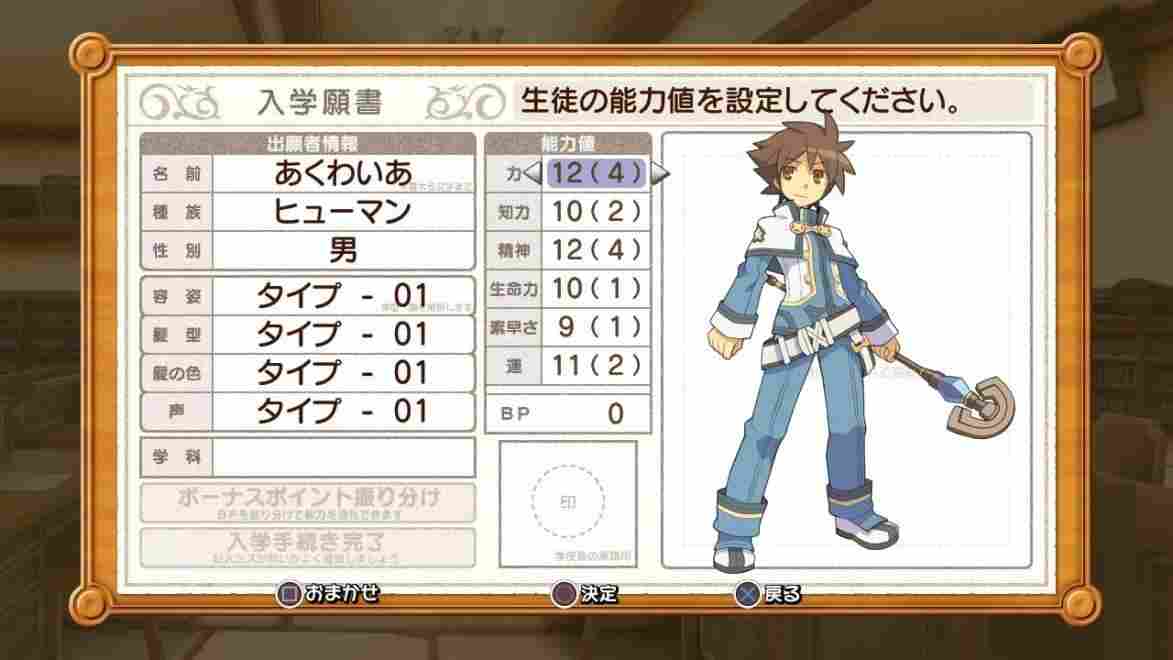Select the 髪型 hairstyle type row
1173x660 pixels.
342,334
